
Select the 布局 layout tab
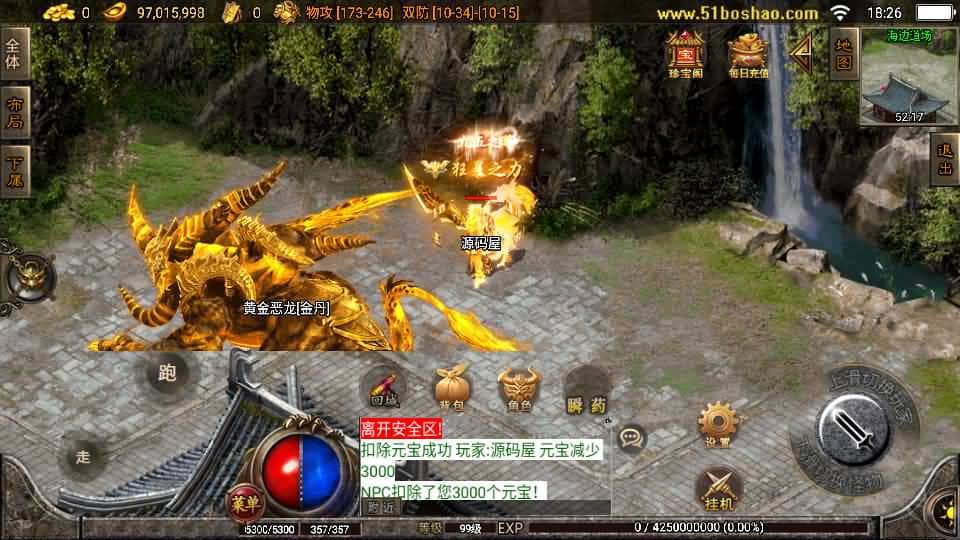(15, 111)
